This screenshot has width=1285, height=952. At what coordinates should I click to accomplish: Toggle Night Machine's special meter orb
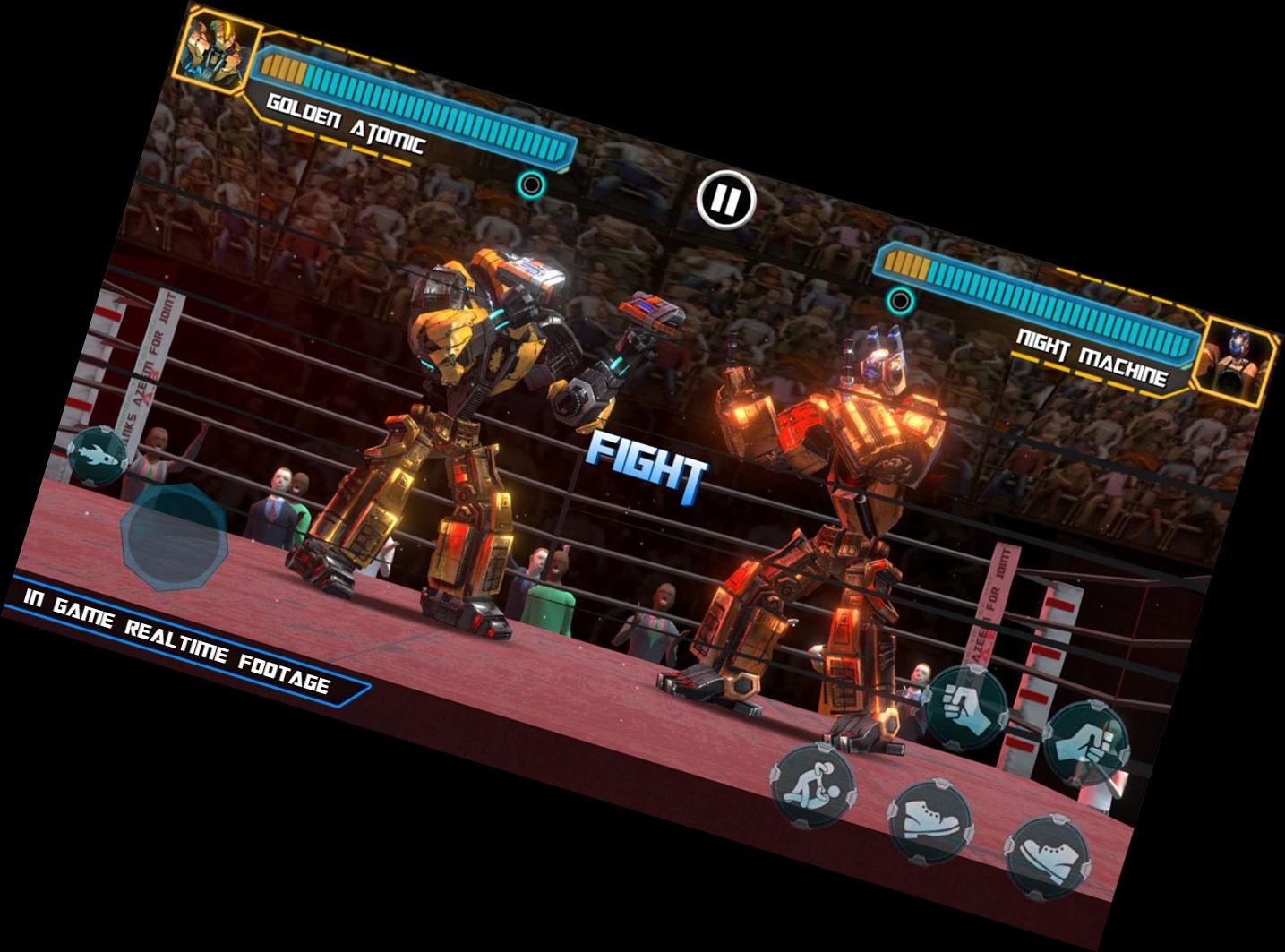coord(902,299)
